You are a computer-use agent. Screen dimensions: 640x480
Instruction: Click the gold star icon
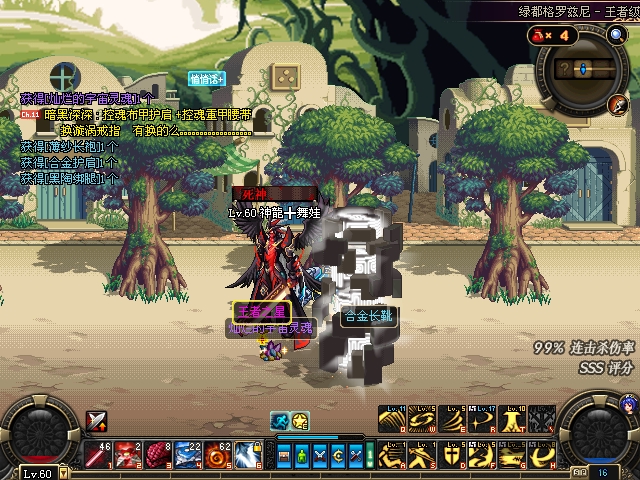click(300, 421)
